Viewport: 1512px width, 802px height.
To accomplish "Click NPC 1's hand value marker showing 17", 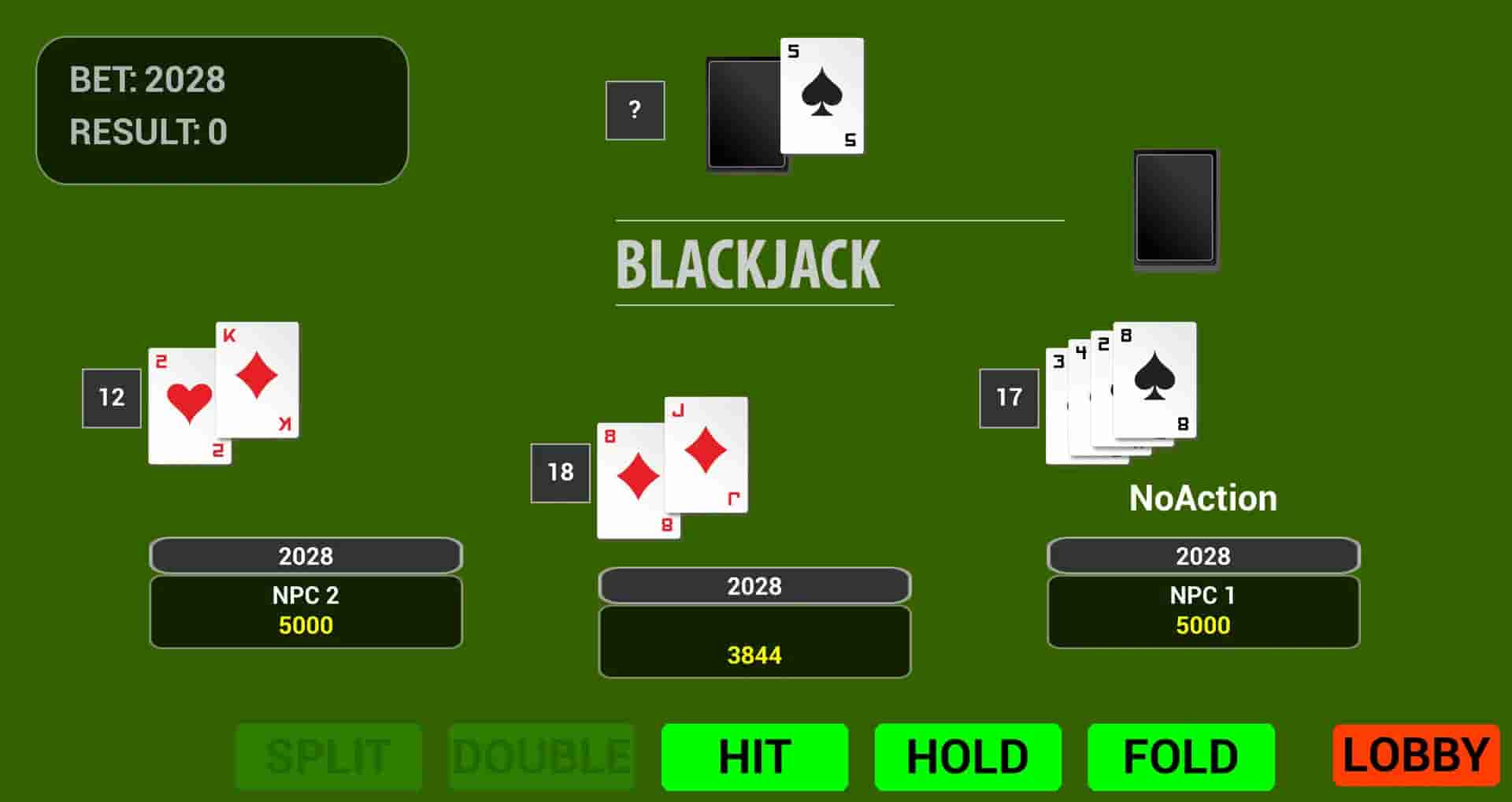I will click(1009, 396).
